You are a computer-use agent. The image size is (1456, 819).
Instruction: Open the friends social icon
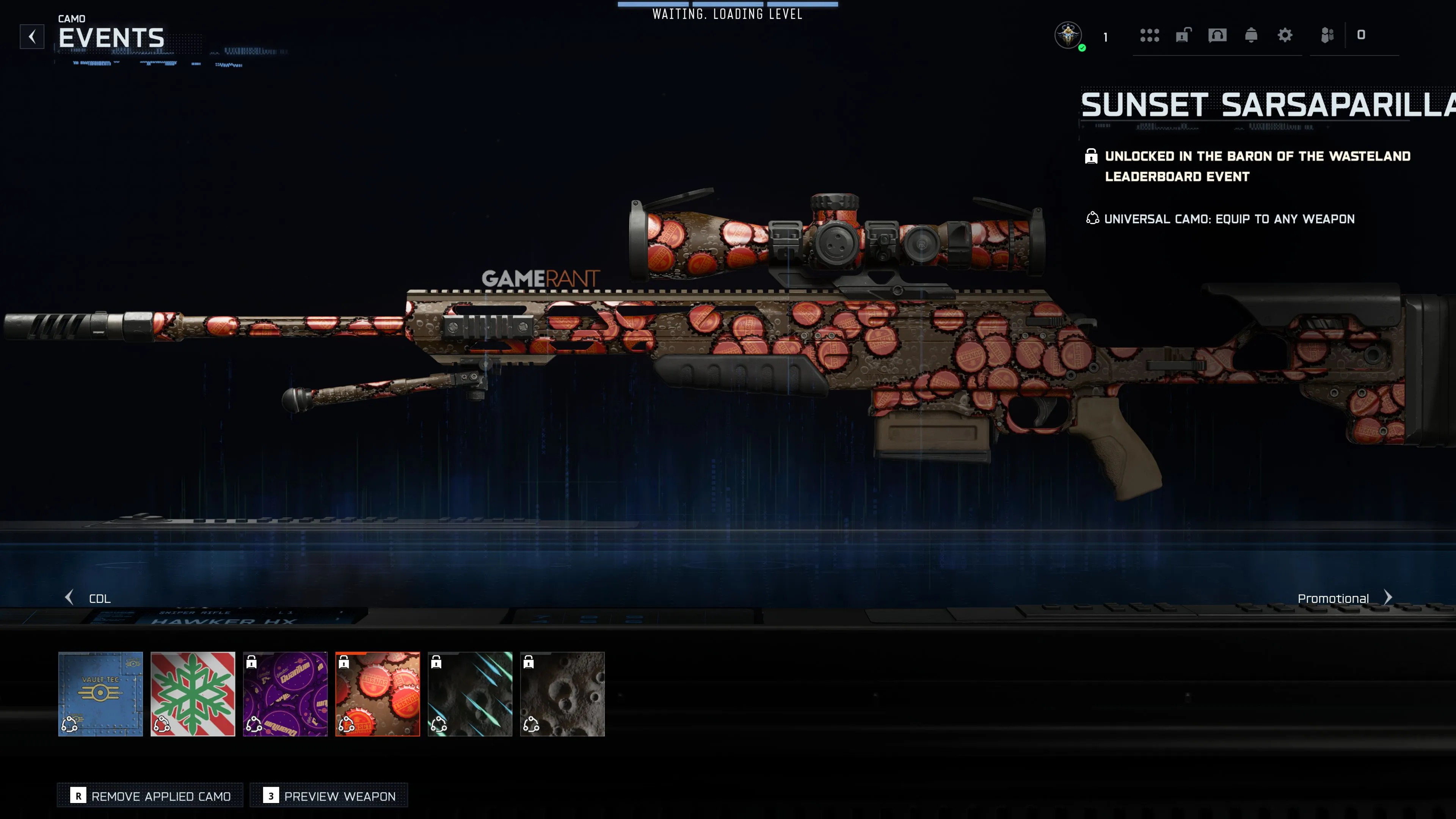1327,36
